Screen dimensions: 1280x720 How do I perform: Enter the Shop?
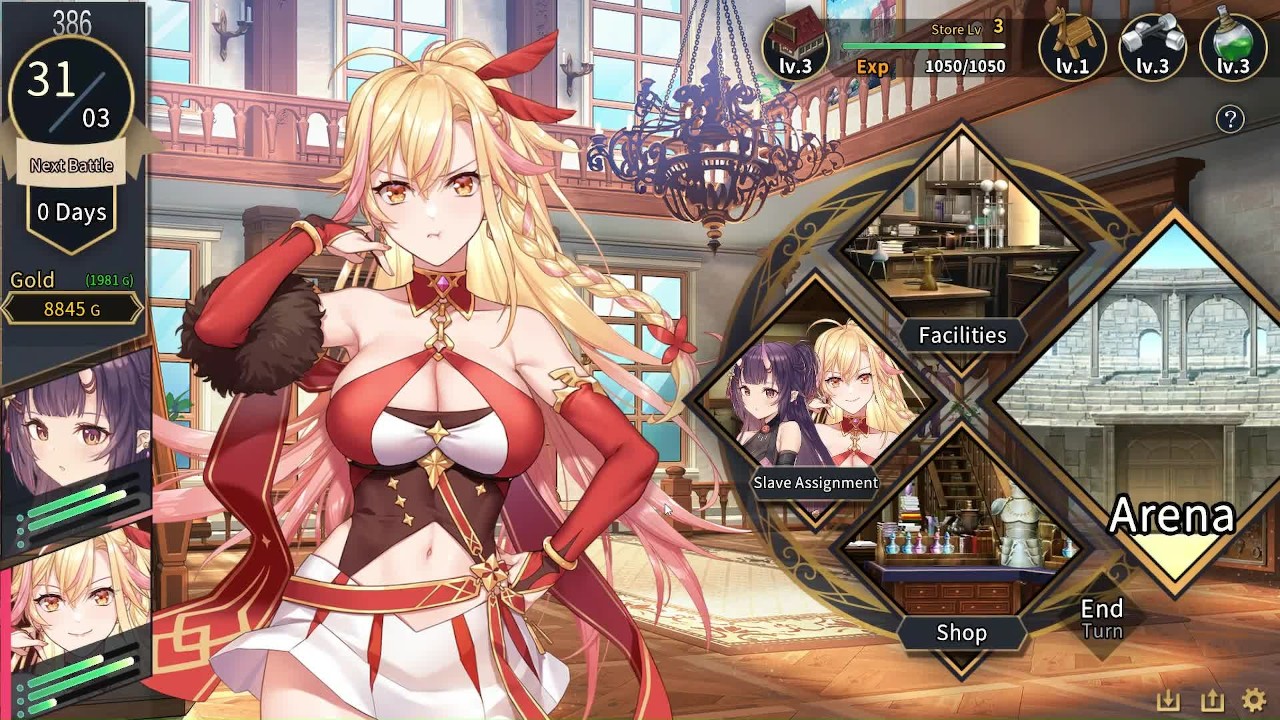point(961,560)
